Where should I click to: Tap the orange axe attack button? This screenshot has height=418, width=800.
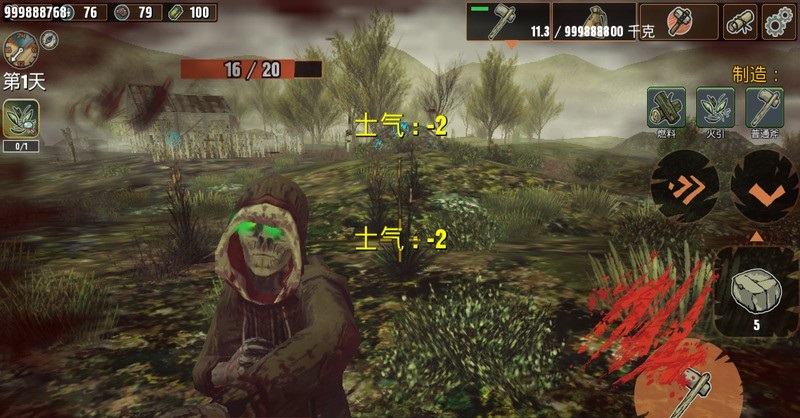point(699,384)
